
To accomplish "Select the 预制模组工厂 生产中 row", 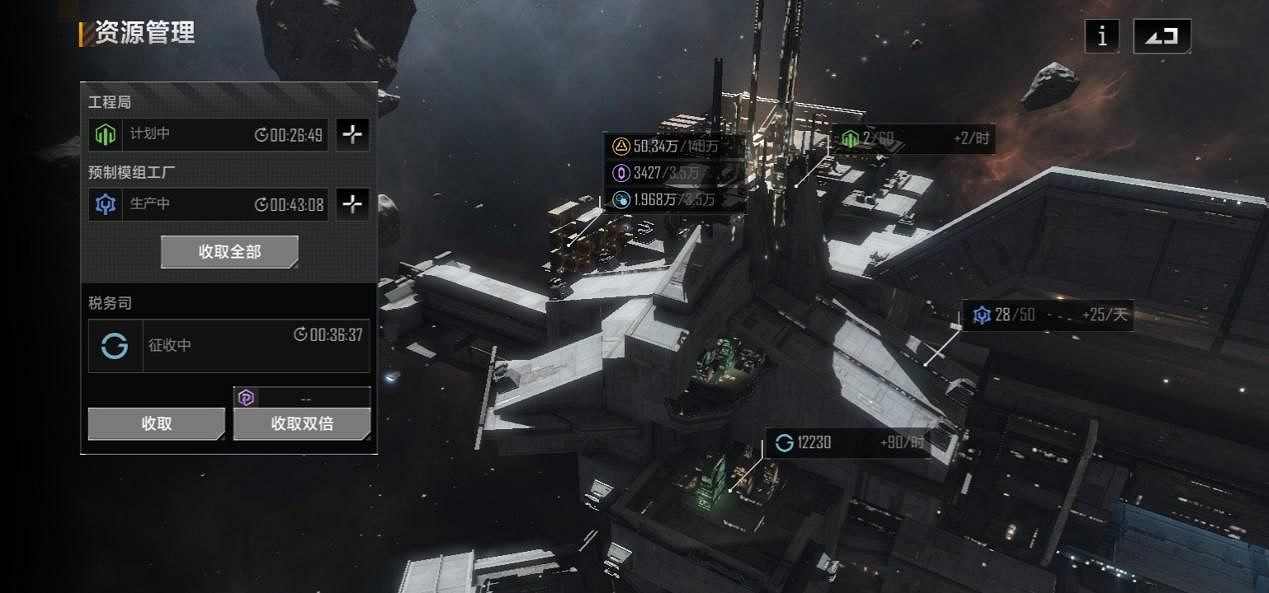I will [x=208, y=204].
